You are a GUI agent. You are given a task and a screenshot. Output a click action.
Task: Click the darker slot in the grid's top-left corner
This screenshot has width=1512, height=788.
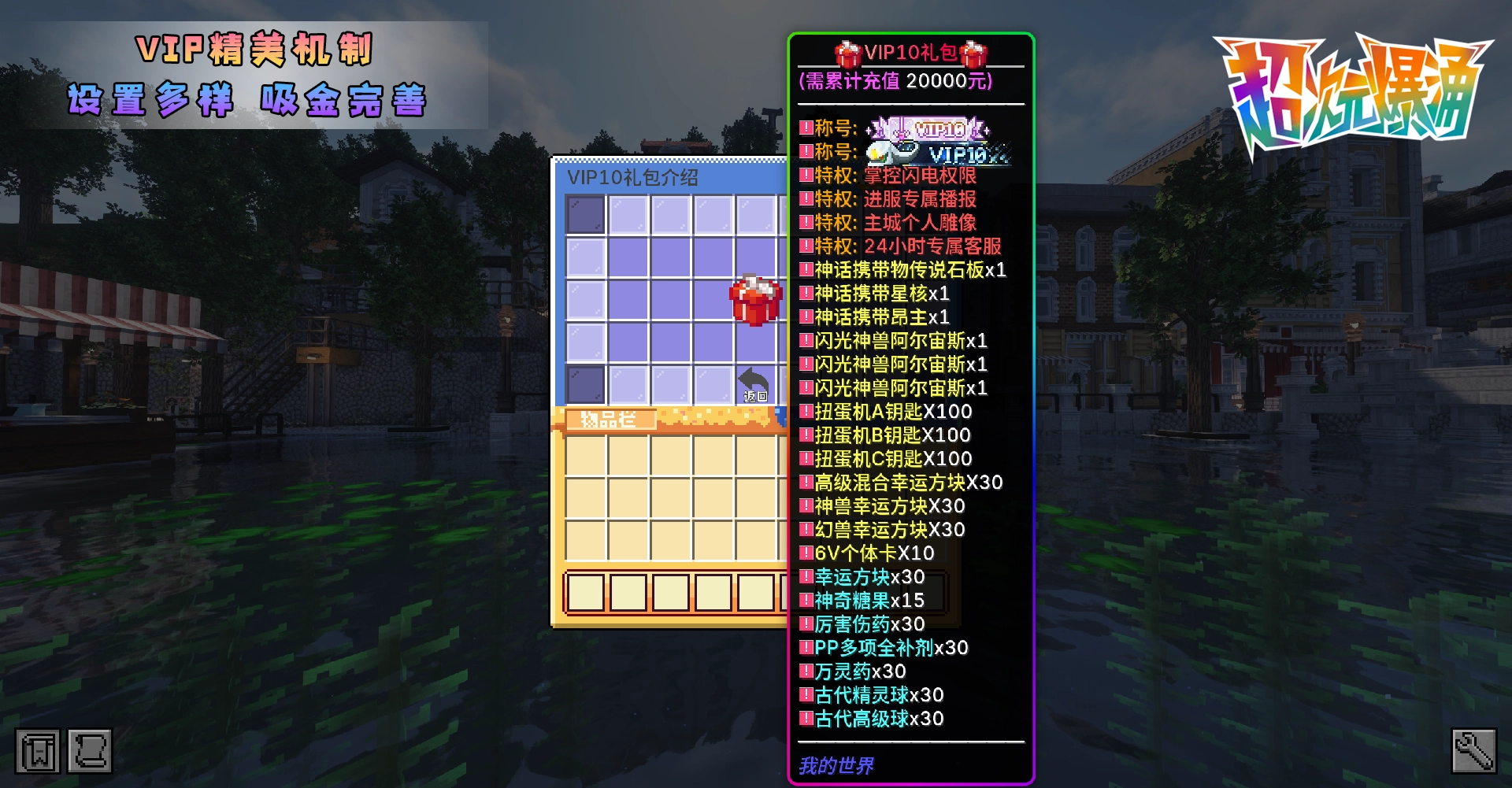[583, 216]
